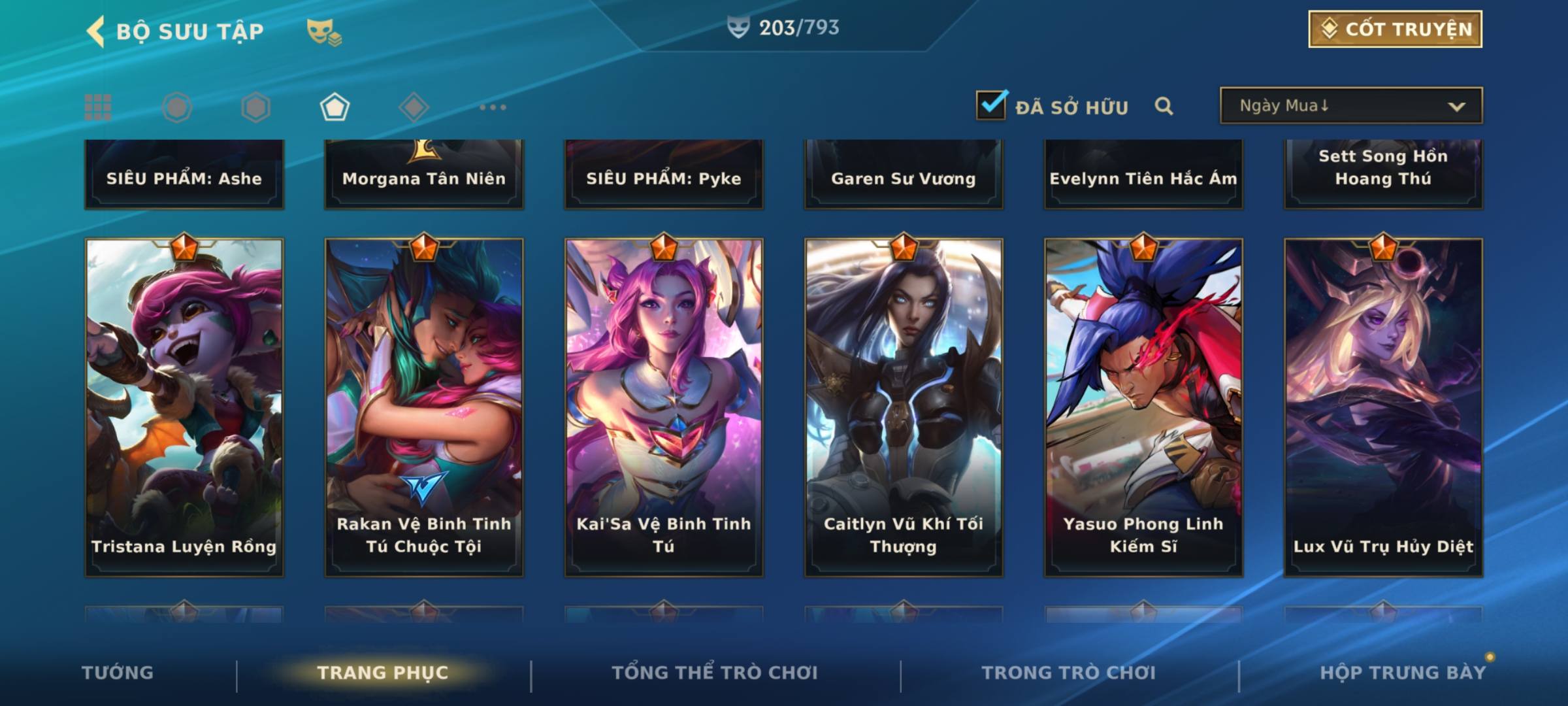
Task: Go to the Hộp Trưng Bày tab
Action: tap(1403, 673)
